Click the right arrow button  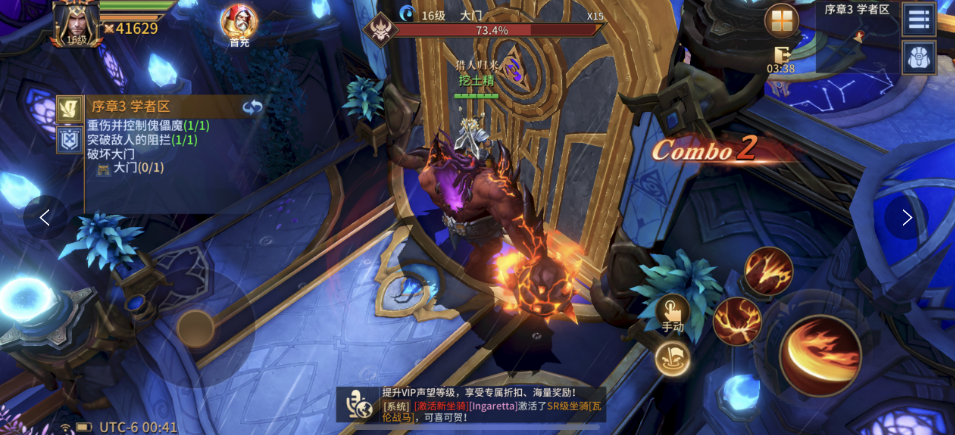pyautogui.click(x=906, y=217)
